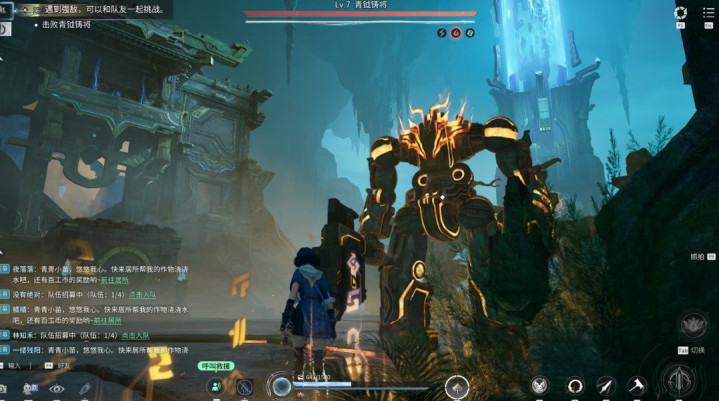Click the 呼叫救援 call-for-rescue button
The height and width of the screenshot is (401, 719).
point(215,367)
